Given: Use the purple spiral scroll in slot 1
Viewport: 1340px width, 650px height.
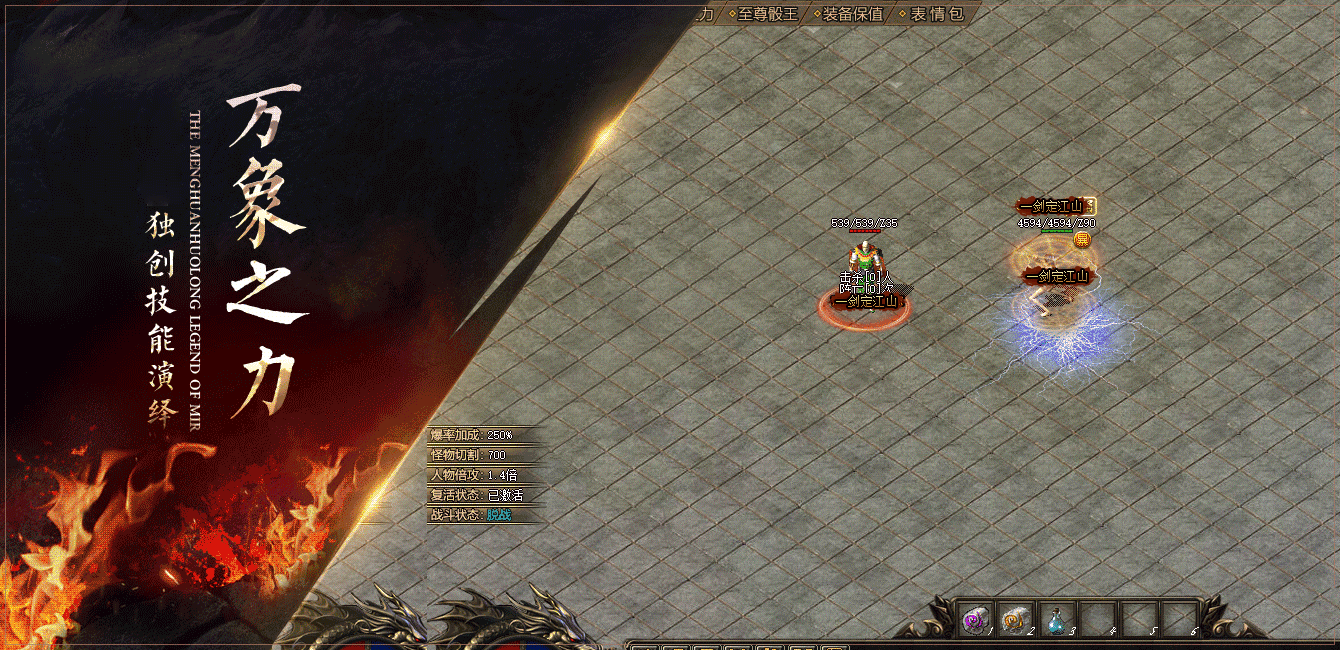Looking at the screenshot, I should (974, 620).
